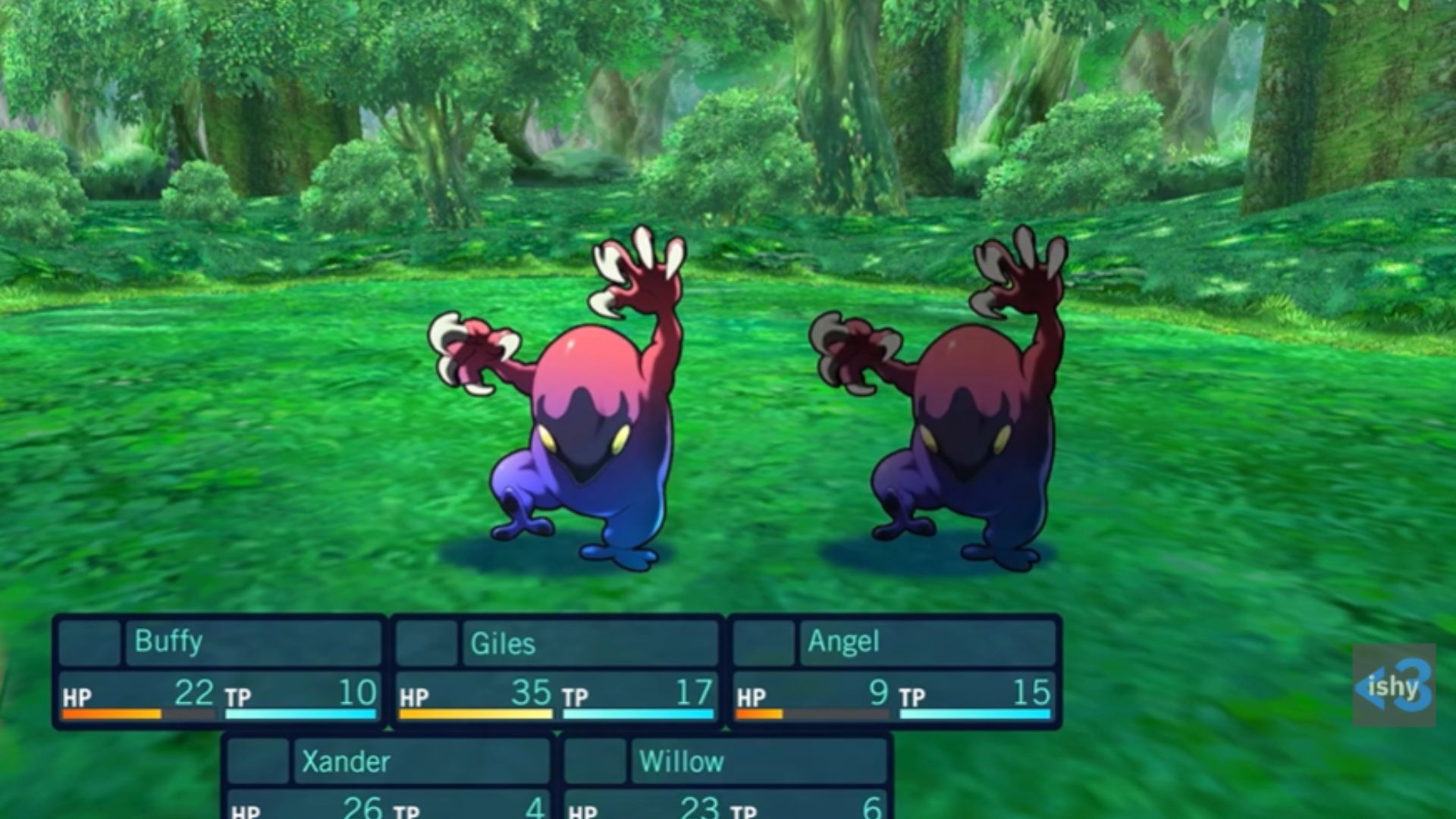Click the ishy channel watermark logo
Image resolution: width=1456 pixels, height=819 pixels.
pyautogui.click(x=1394, y=686)
